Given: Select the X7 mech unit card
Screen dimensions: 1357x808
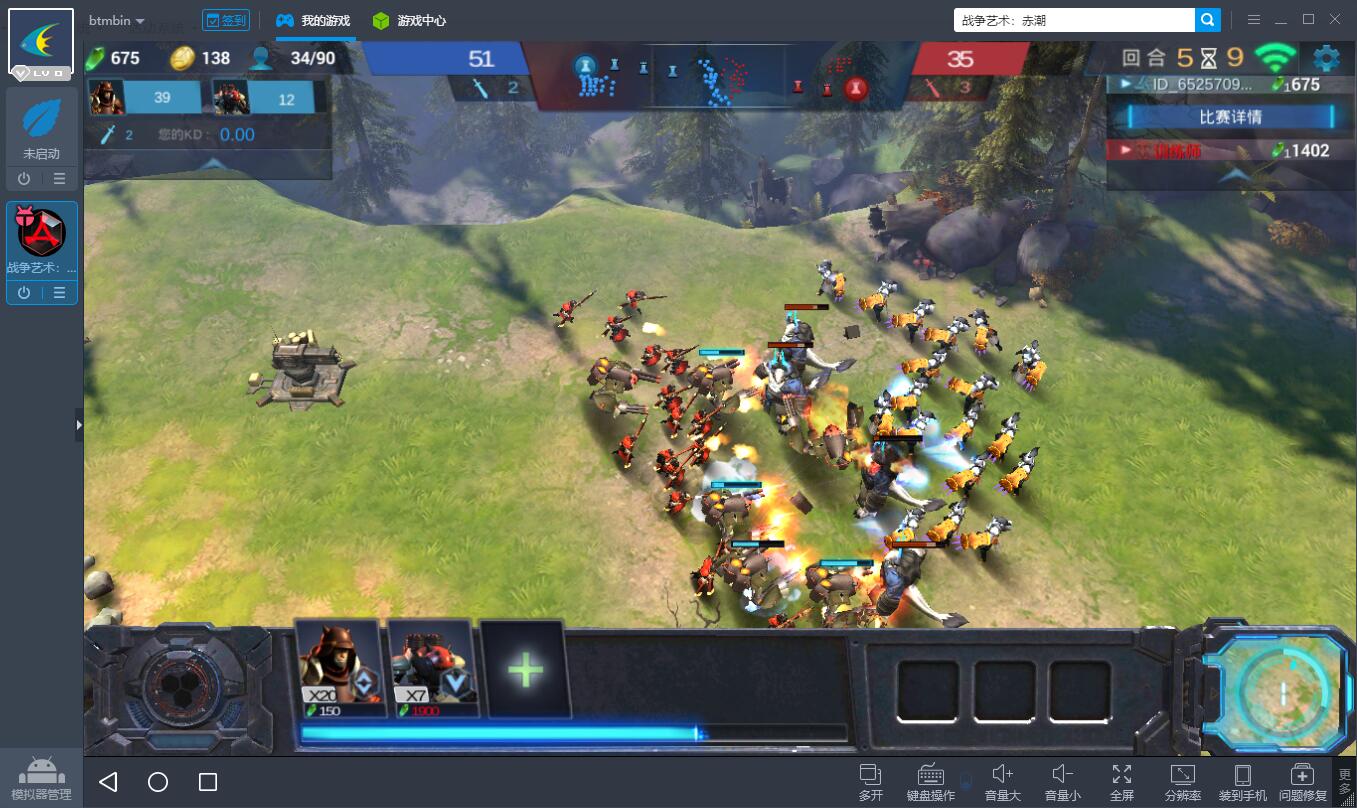Looking at the screenshot, I should tap(432, 667).
